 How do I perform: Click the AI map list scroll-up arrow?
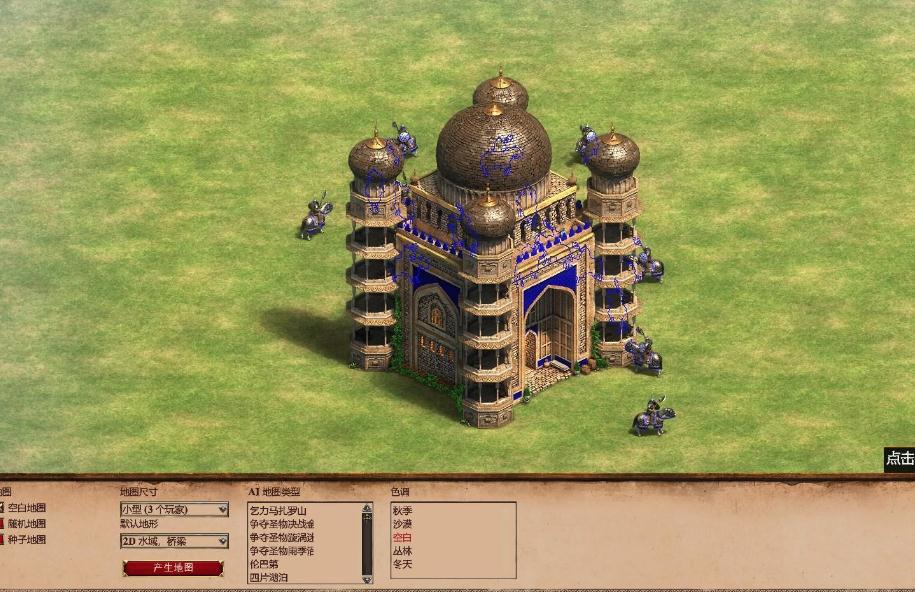click(367, 509)
